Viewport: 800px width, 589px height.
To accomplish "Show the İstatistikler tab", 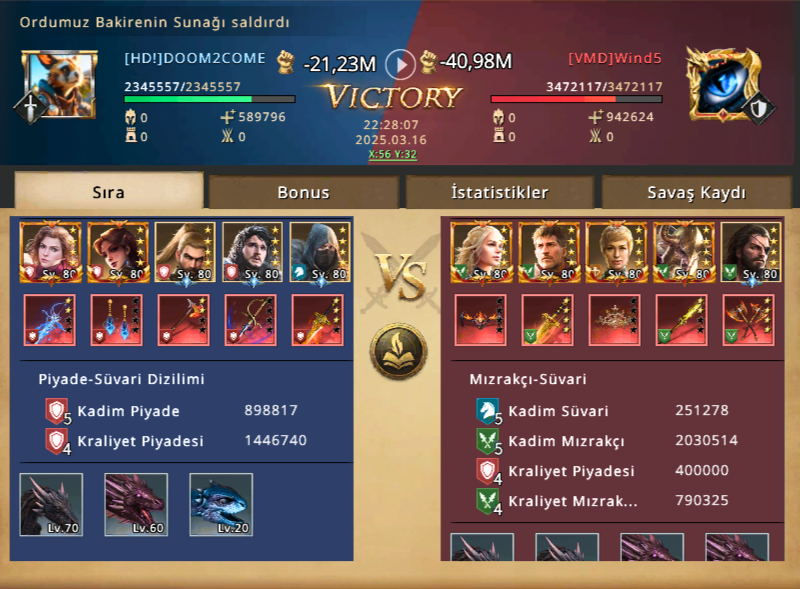I will click(499, 192).
